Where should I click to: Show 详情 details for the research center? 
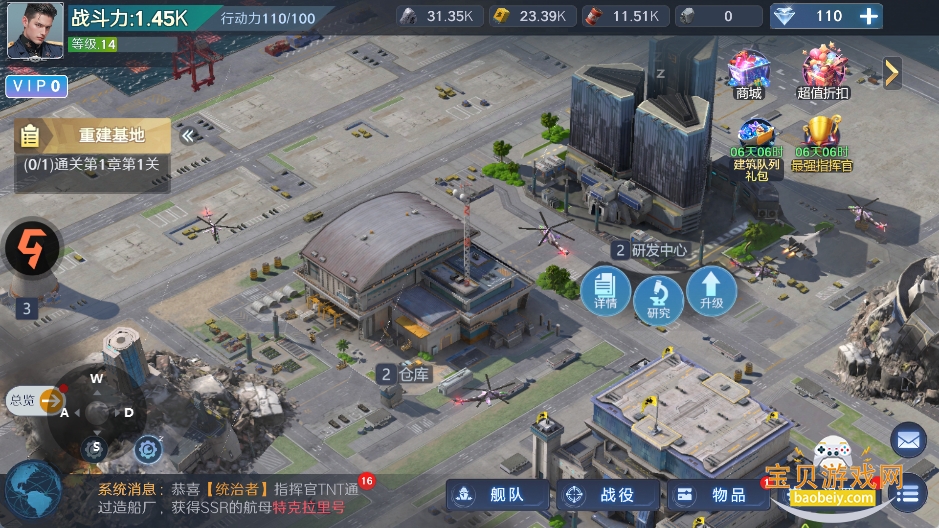[x=605, y=289]
